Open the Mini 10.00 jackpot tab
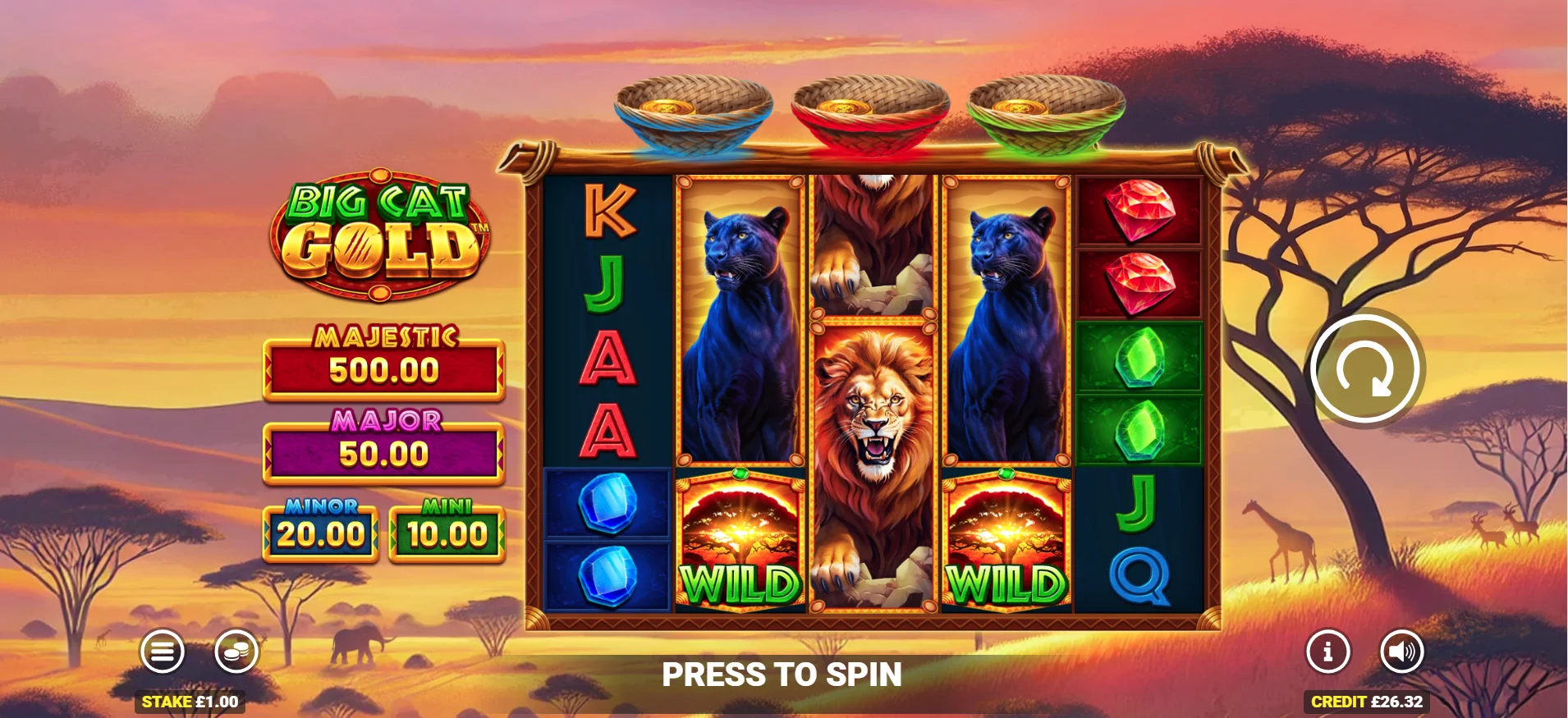The width and height of the screenshot is (1568, 718). (446, 533)
